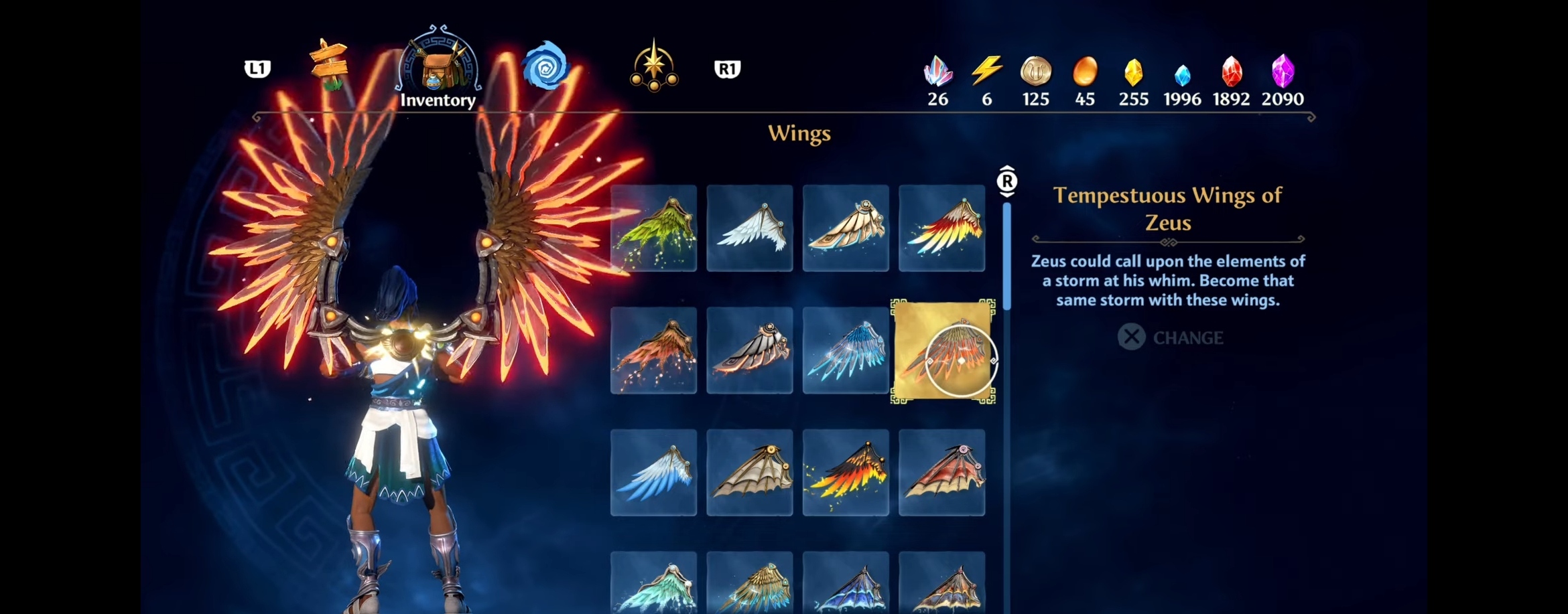The image size is (1568, 614).
Task: Click the lightning bolt currency icon
Action: [x=986, y=70]
